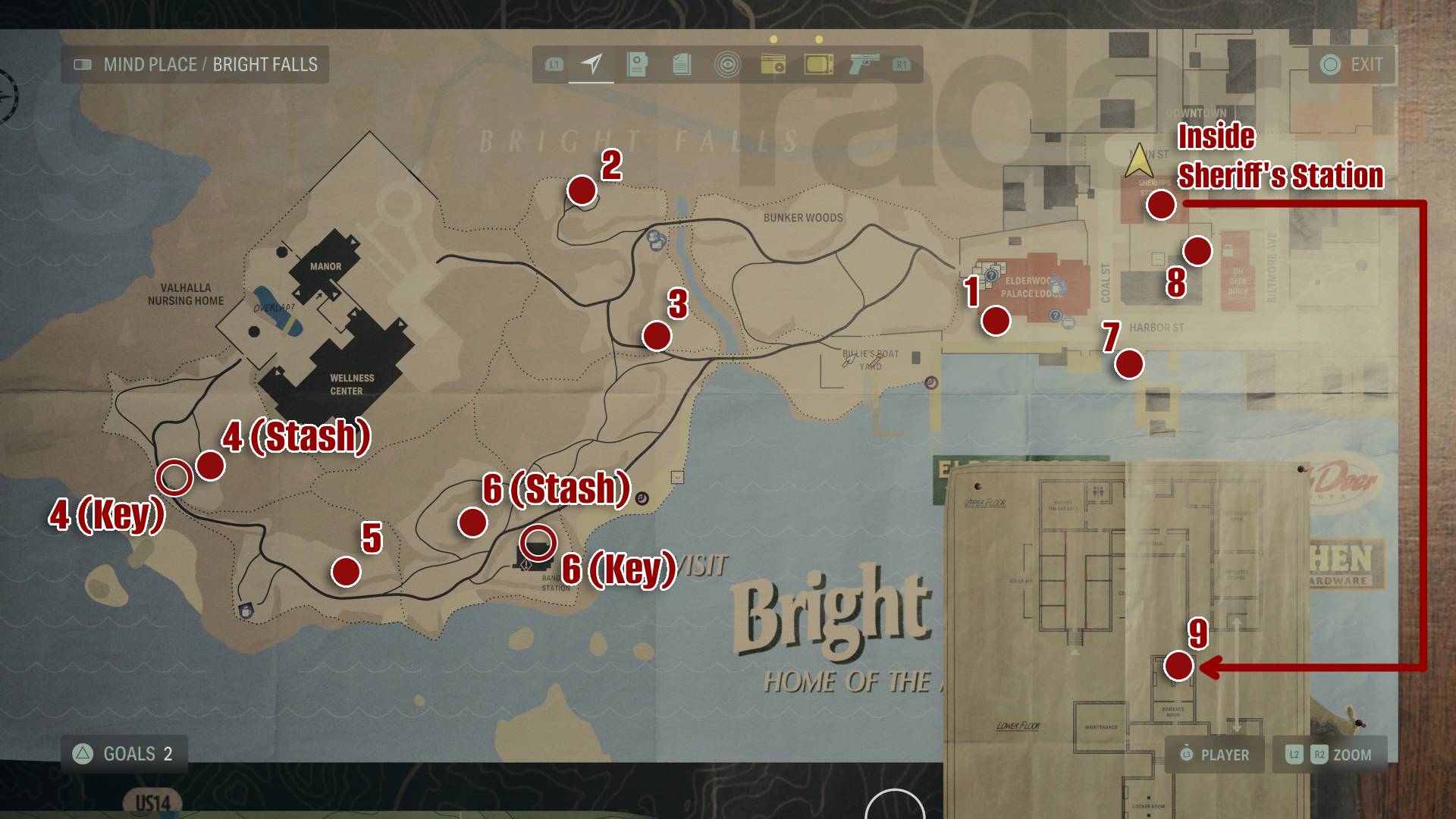Click the Inside Sheriff's Station marker
Screen dimensions: 1456x819
(x=1159, y=205)
